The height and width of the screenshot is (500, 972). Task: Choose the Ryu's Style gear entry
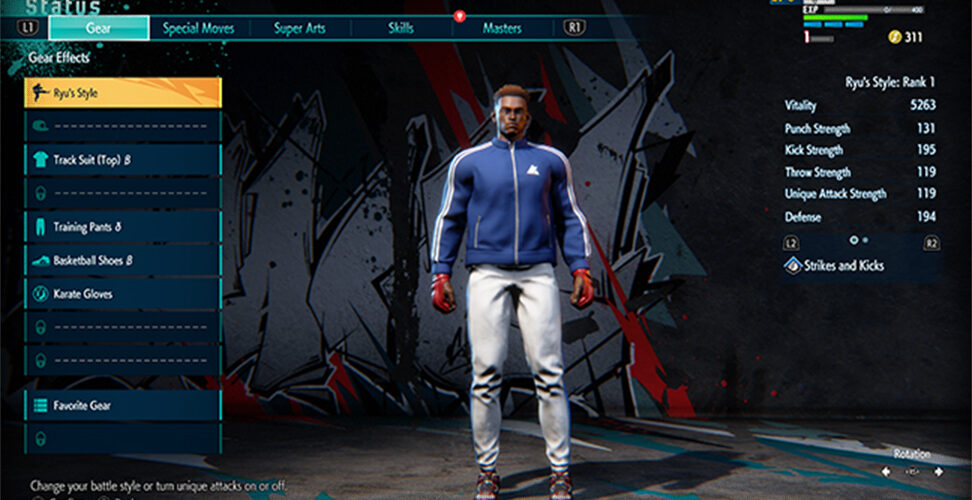pos(122,93)
